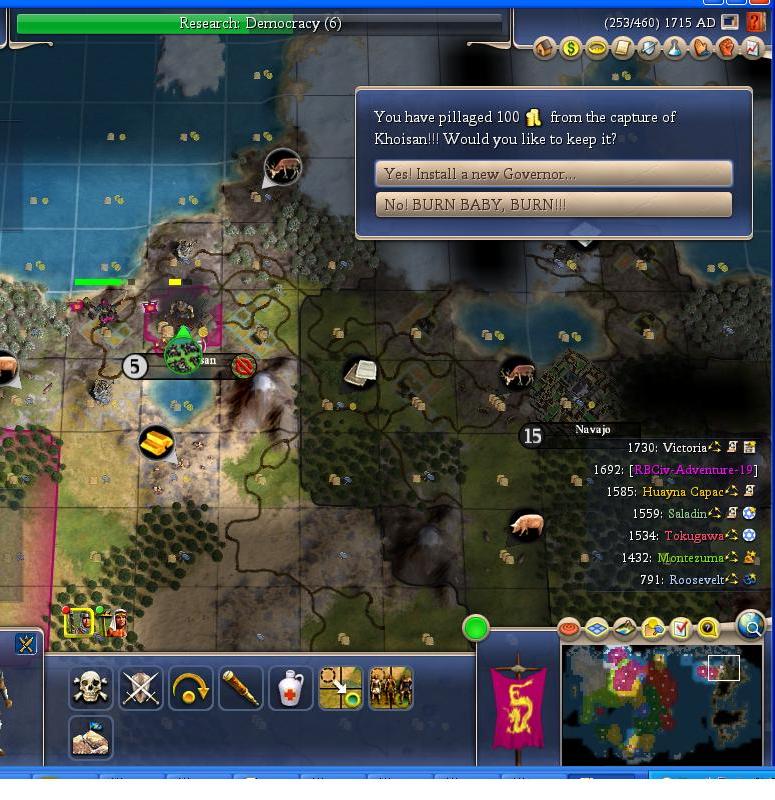Viewport: 775px width, 800px height.
Task: Click the spyglass unit action
Action: tap(241, 688)
